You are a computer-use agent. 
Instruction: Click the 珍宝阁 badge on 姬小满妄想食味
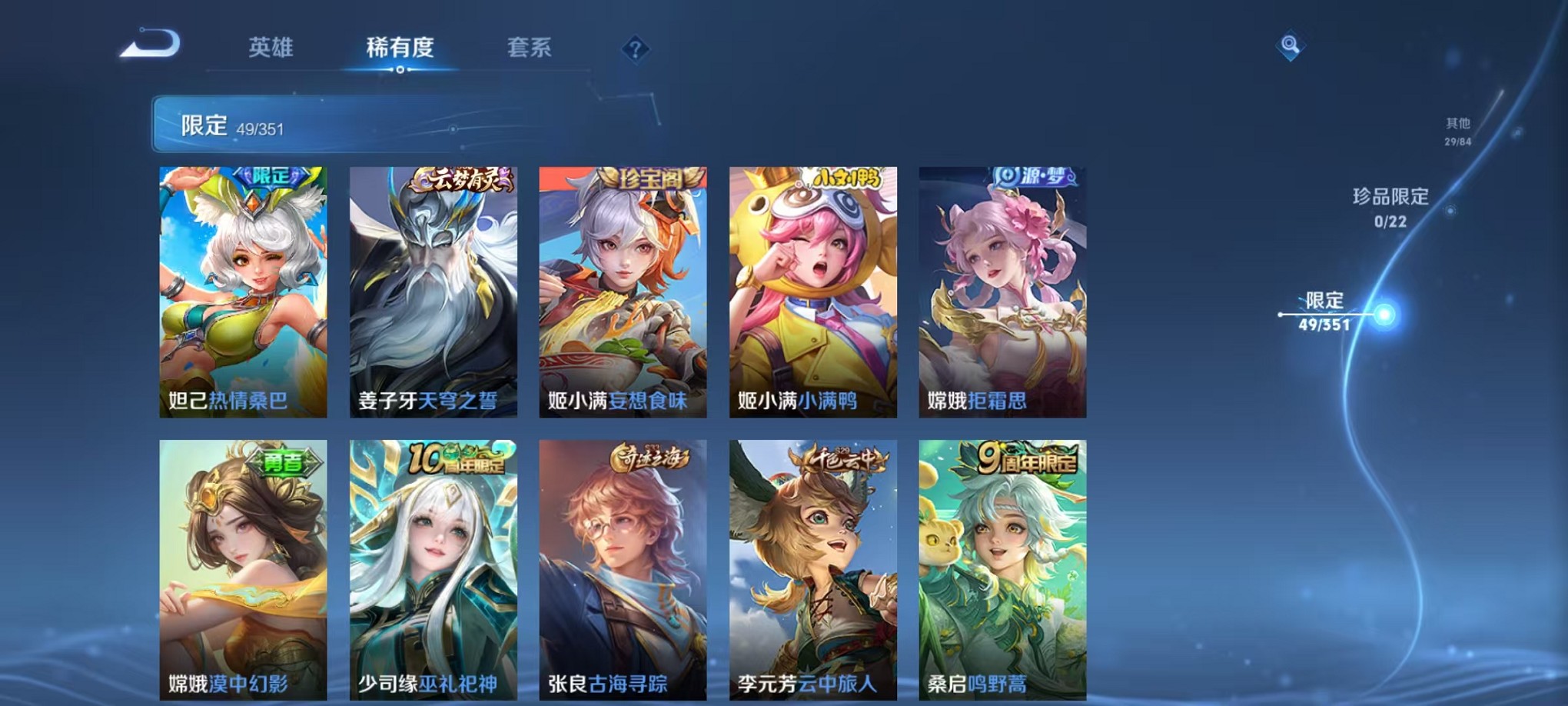[x=649, y=176]
